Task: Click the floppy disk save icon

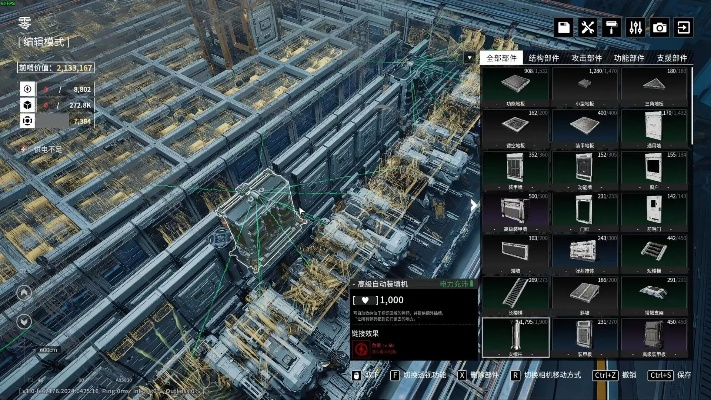Action: pyautogui.click(x=564, y=27)
